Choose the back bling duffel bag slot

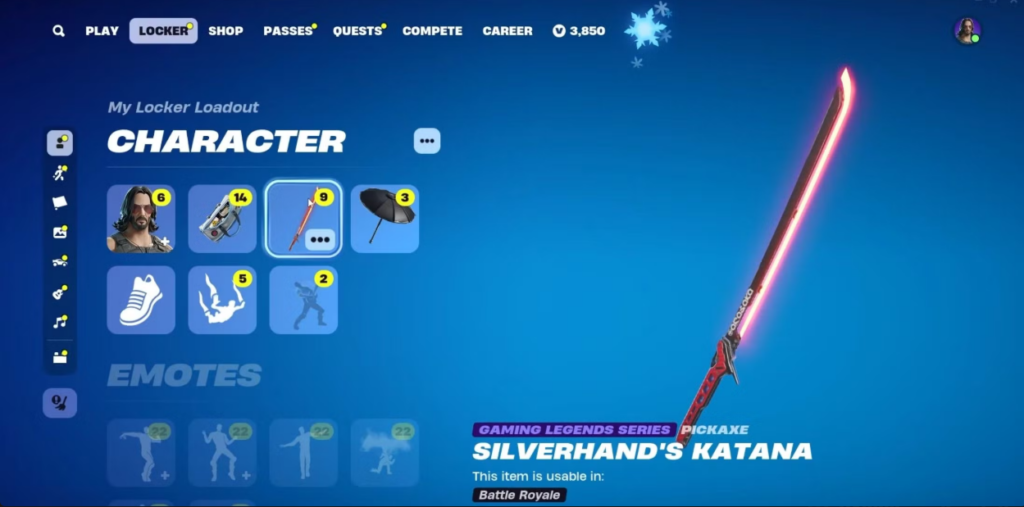point(222,219)
